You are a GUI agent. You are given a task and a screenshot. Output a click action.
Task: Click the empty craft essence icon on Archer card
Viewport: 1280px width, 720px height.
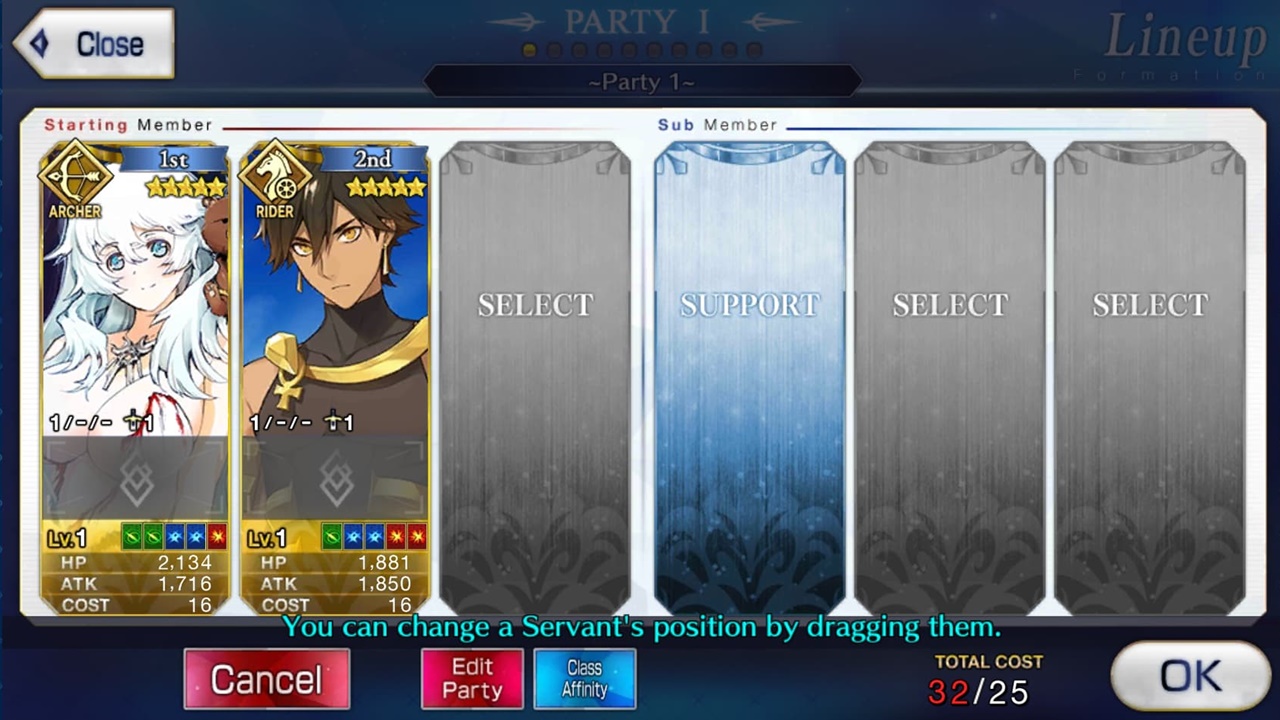point(137,480)
